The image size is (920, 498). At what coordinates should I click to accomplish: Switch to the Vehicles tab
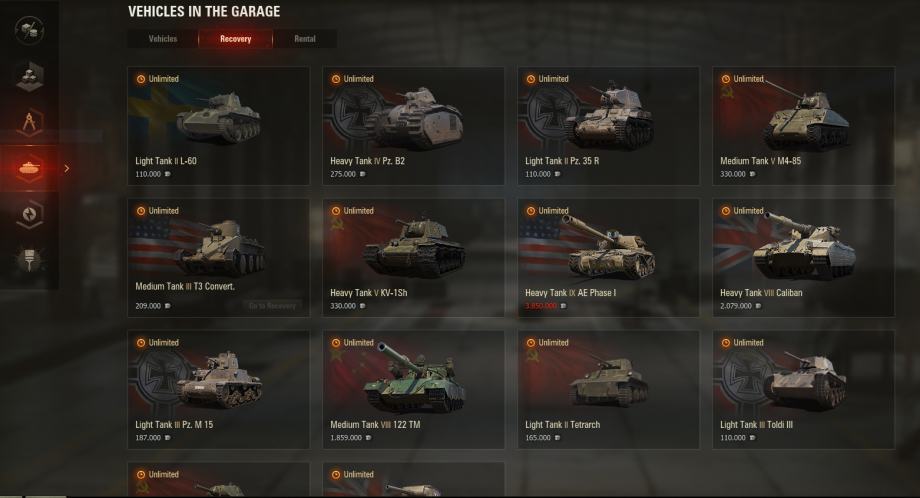coord(163,39)
